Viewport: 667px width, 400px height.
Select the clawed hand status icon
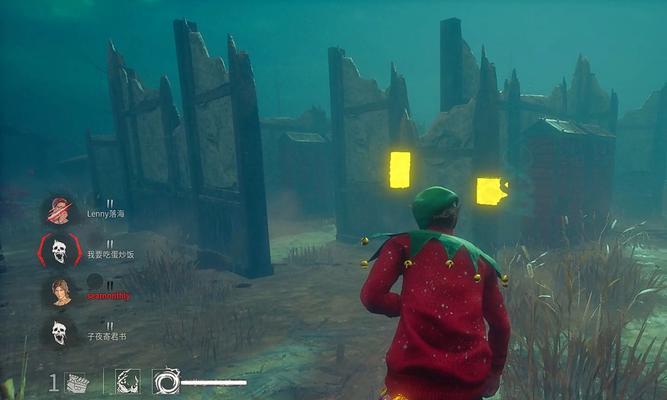click(x=127, y=381)
